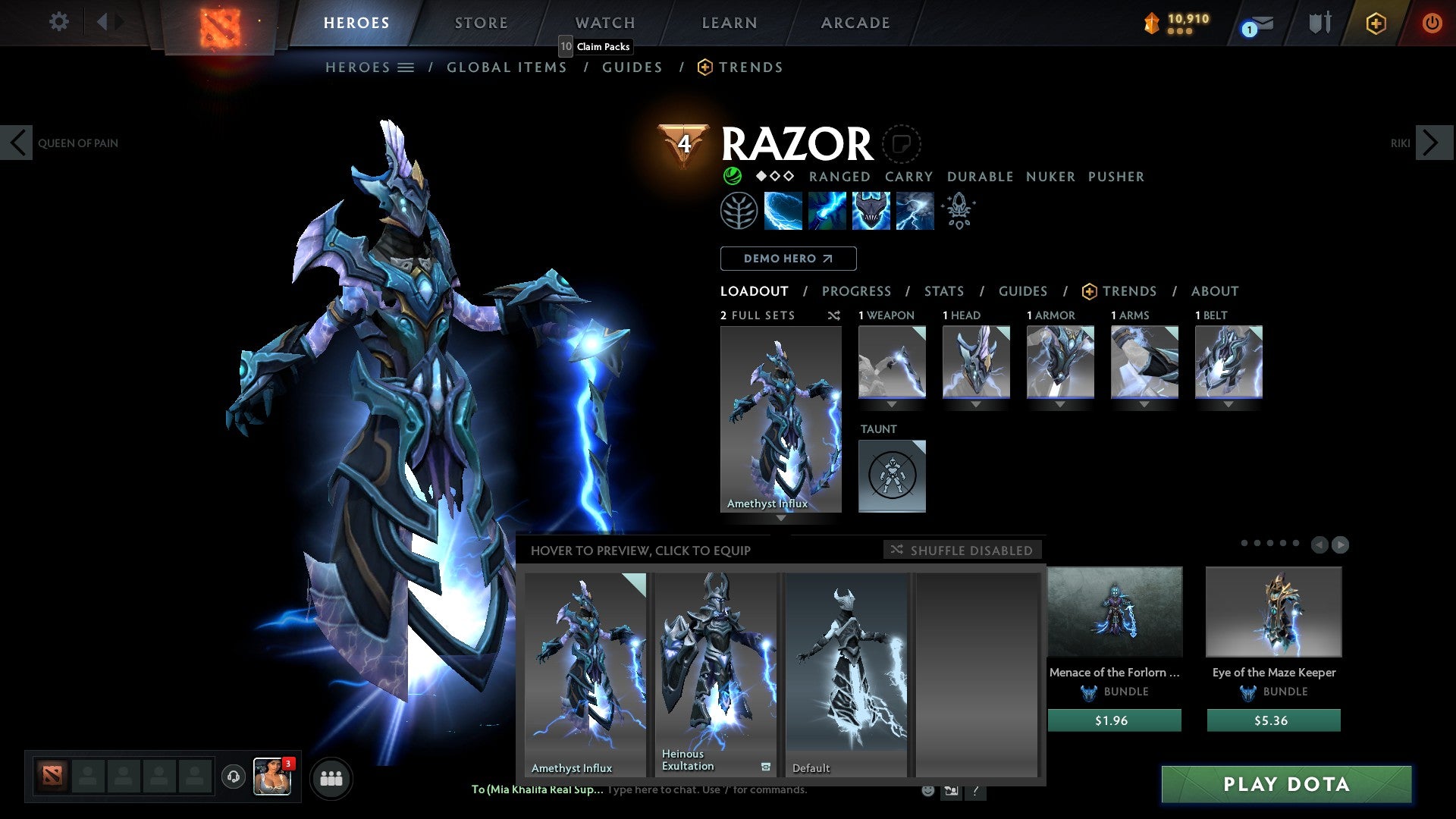
Task: Open the Watch menu item
Action: 604,23
